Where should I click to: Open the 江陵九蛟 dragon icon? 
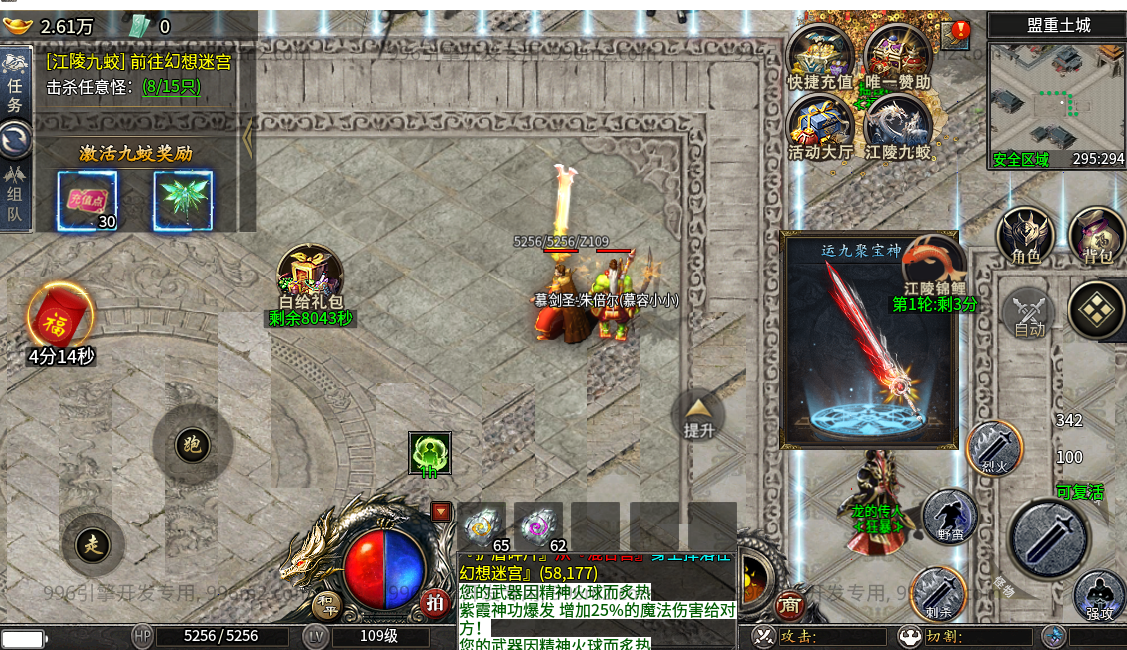tap(897, 125)
